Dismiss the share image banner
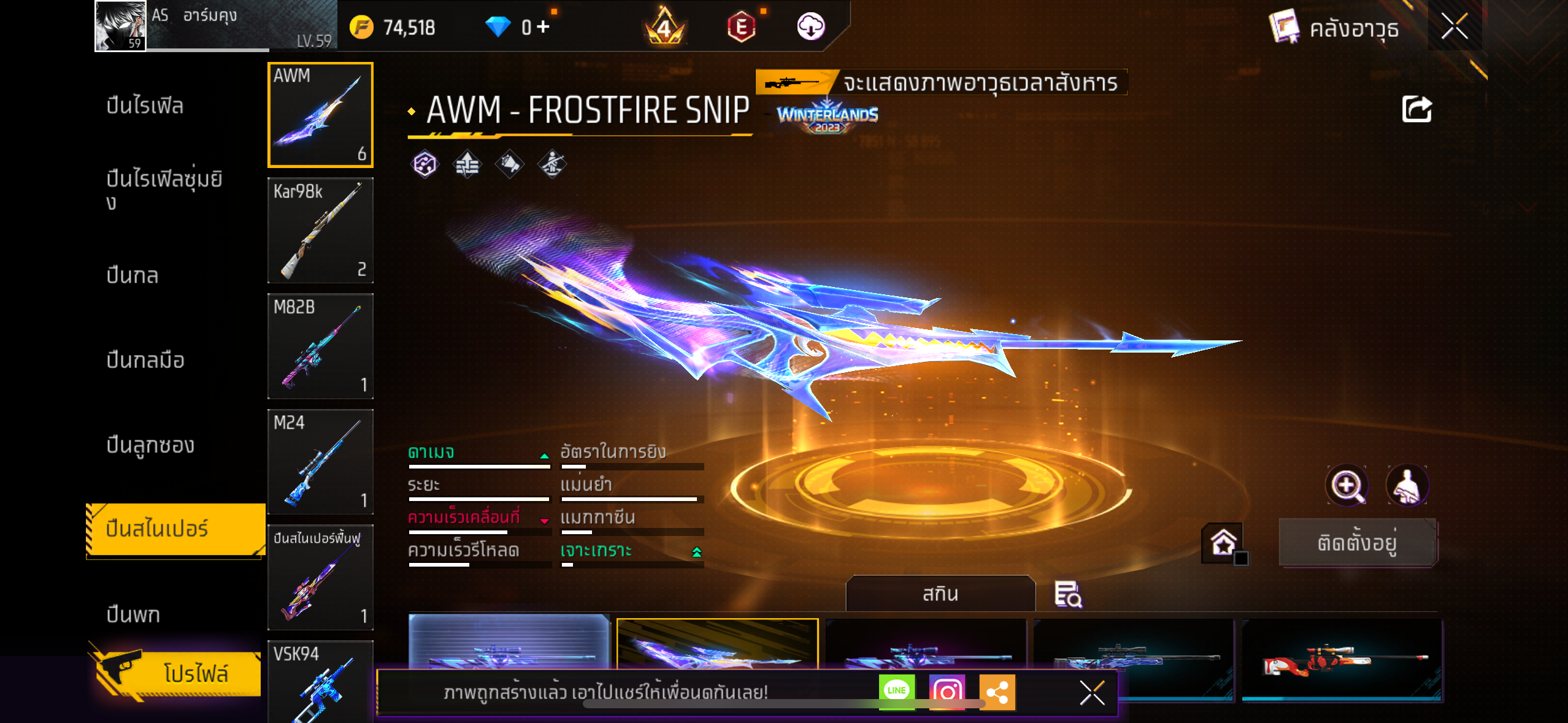 tap(1092, 693)
